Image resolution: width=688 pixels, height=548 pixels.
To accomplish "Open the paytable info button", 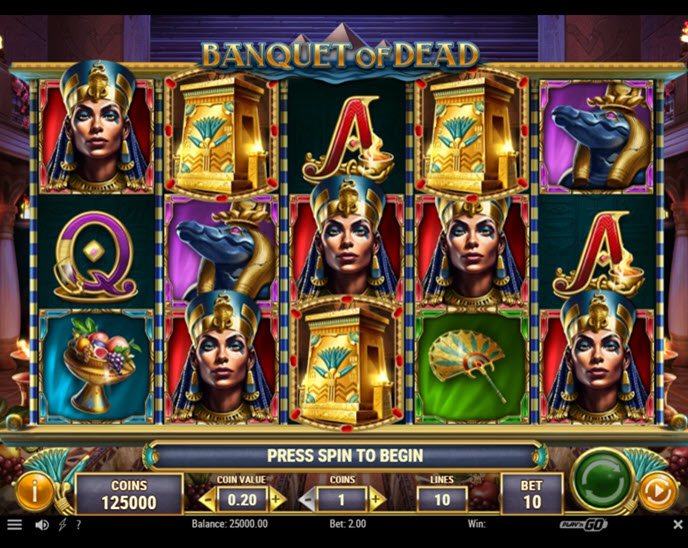I will [35, 491].
